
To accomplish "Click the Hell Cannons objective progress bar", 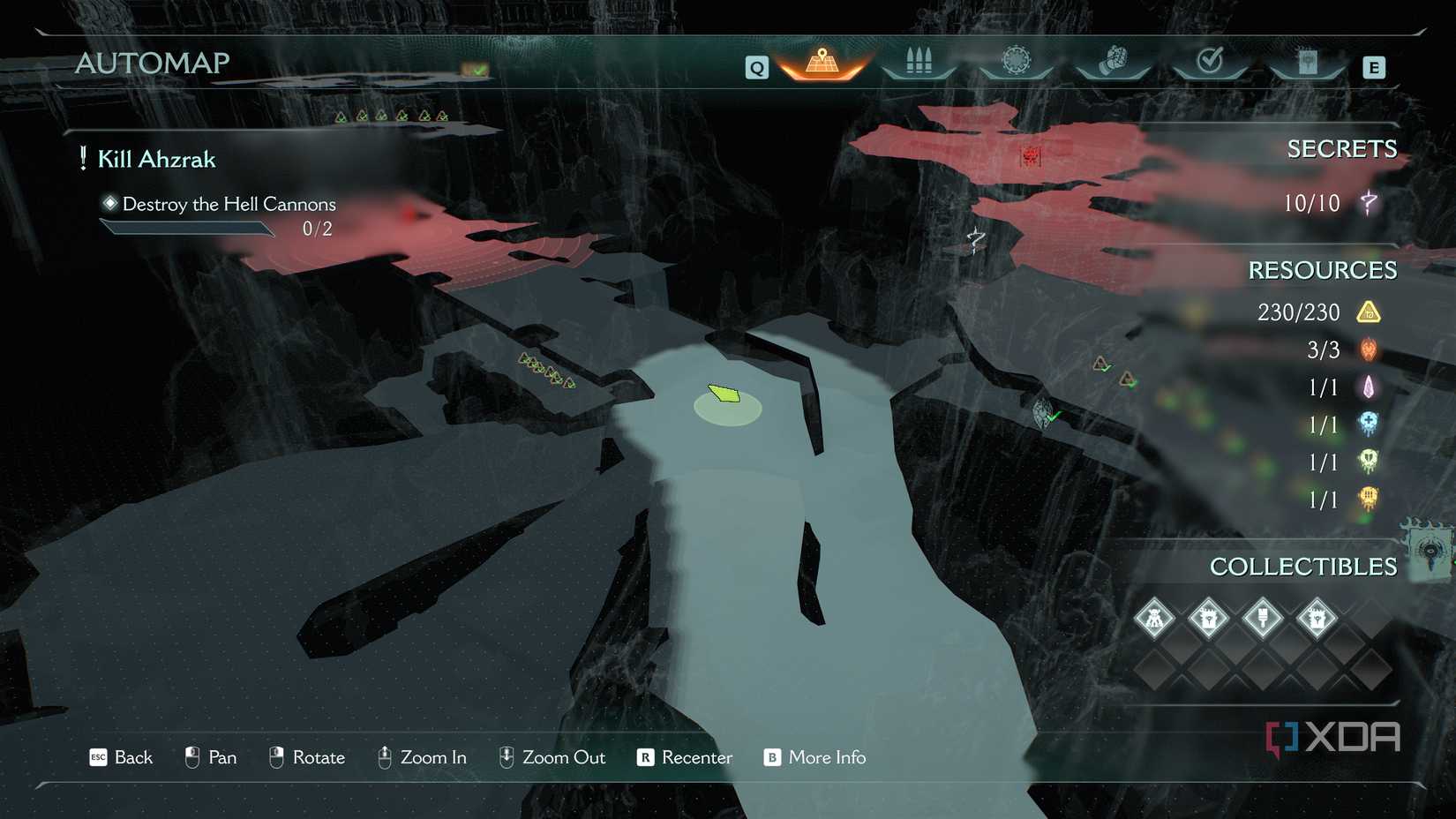I will tap(186, 229).
